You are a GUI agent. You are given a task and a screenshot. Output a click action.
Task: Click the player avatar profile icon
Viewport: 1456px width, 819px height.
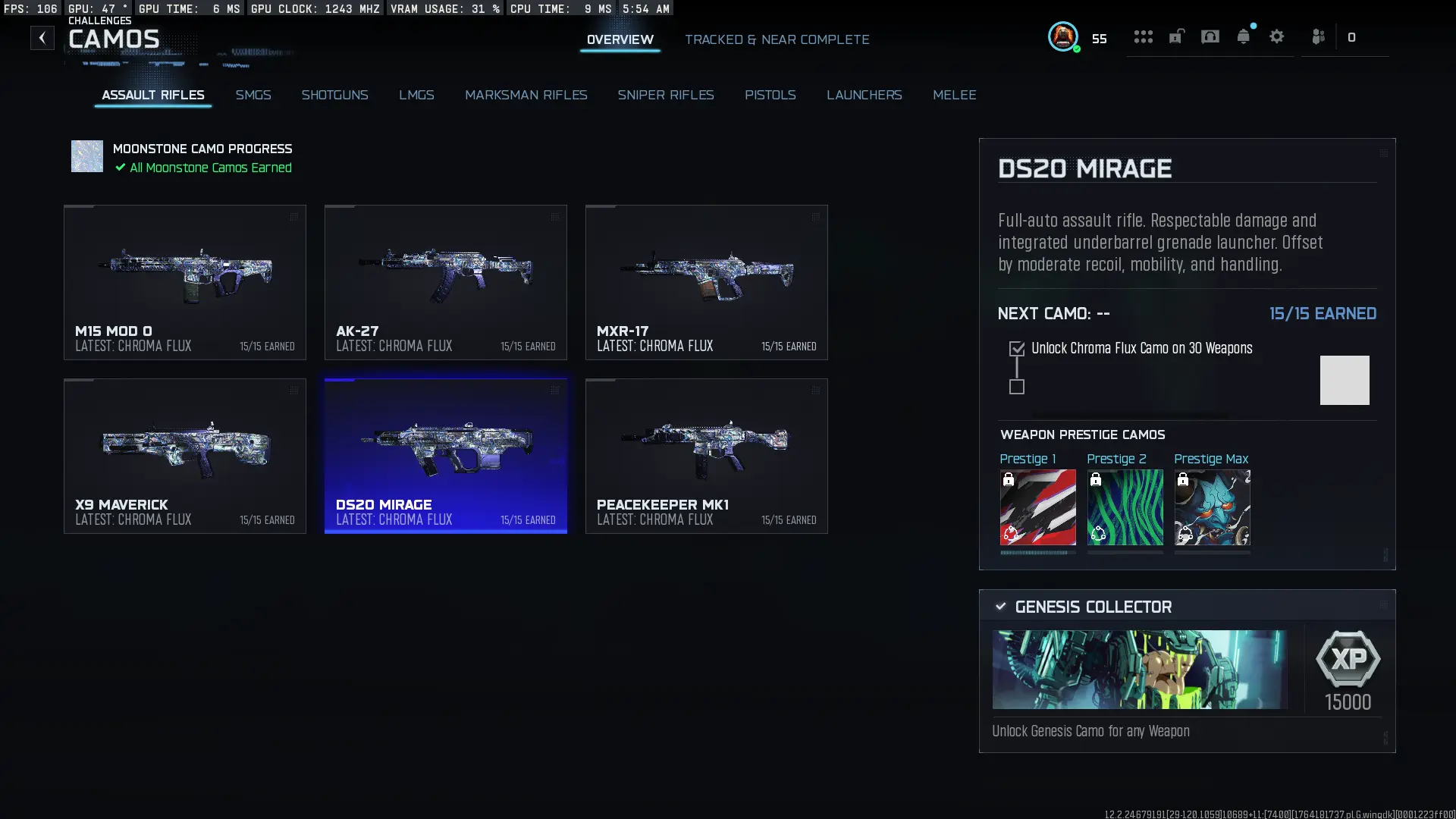[1062, 36]
